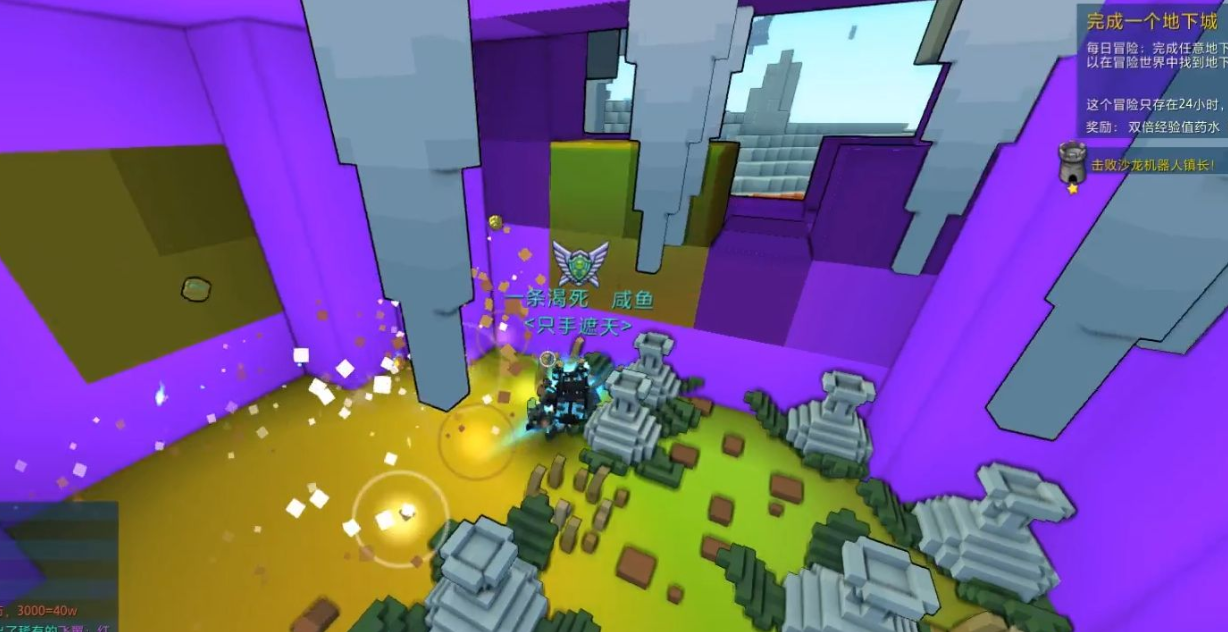1228x632 pixels.
Task: Select the 击败沙龙机器人镇长 objective text
Action: [1153, 165]
